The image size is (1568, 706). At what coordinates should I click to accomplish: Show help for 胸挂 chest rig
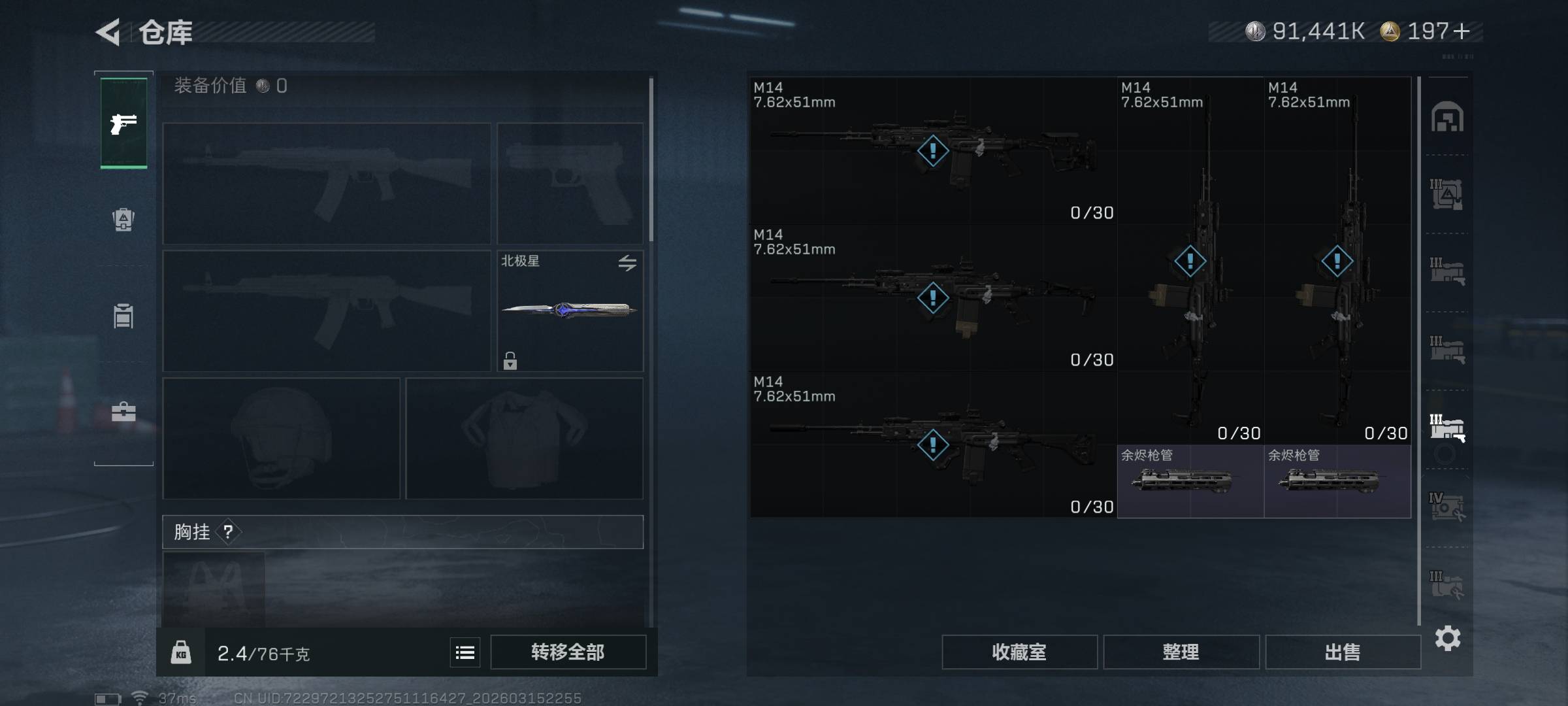point(228,532)
